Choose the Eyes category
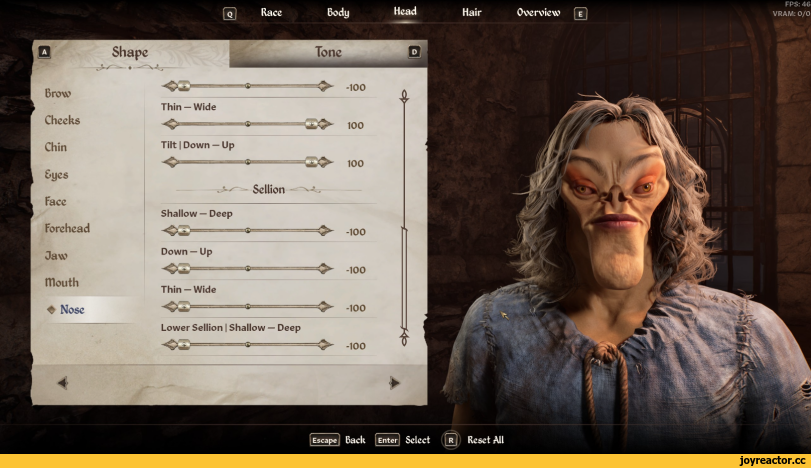 pos(56,174)
